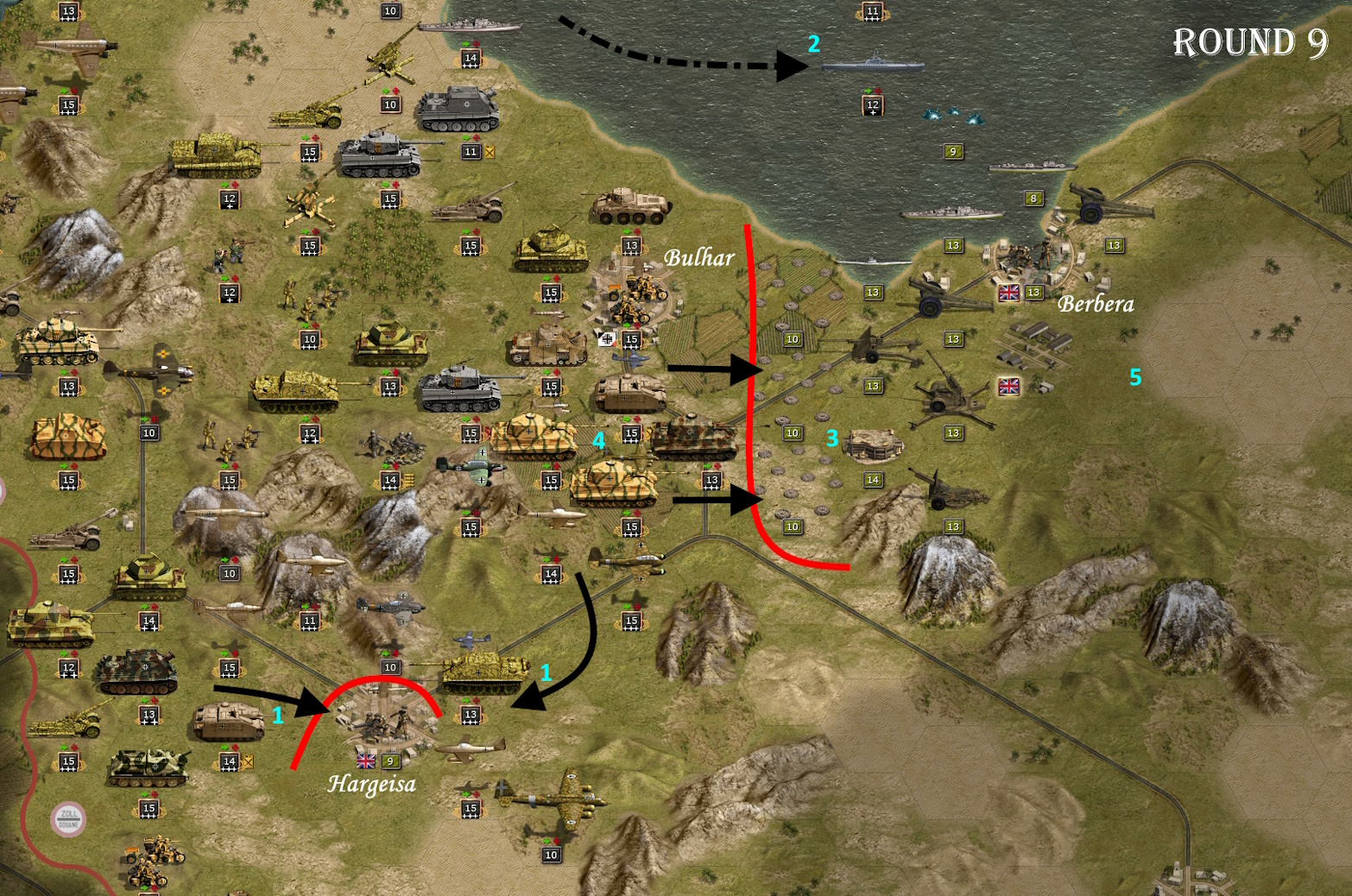Select the fighter aircraft south of Hargeisa
1352x896 pixels.
(471, 747)
